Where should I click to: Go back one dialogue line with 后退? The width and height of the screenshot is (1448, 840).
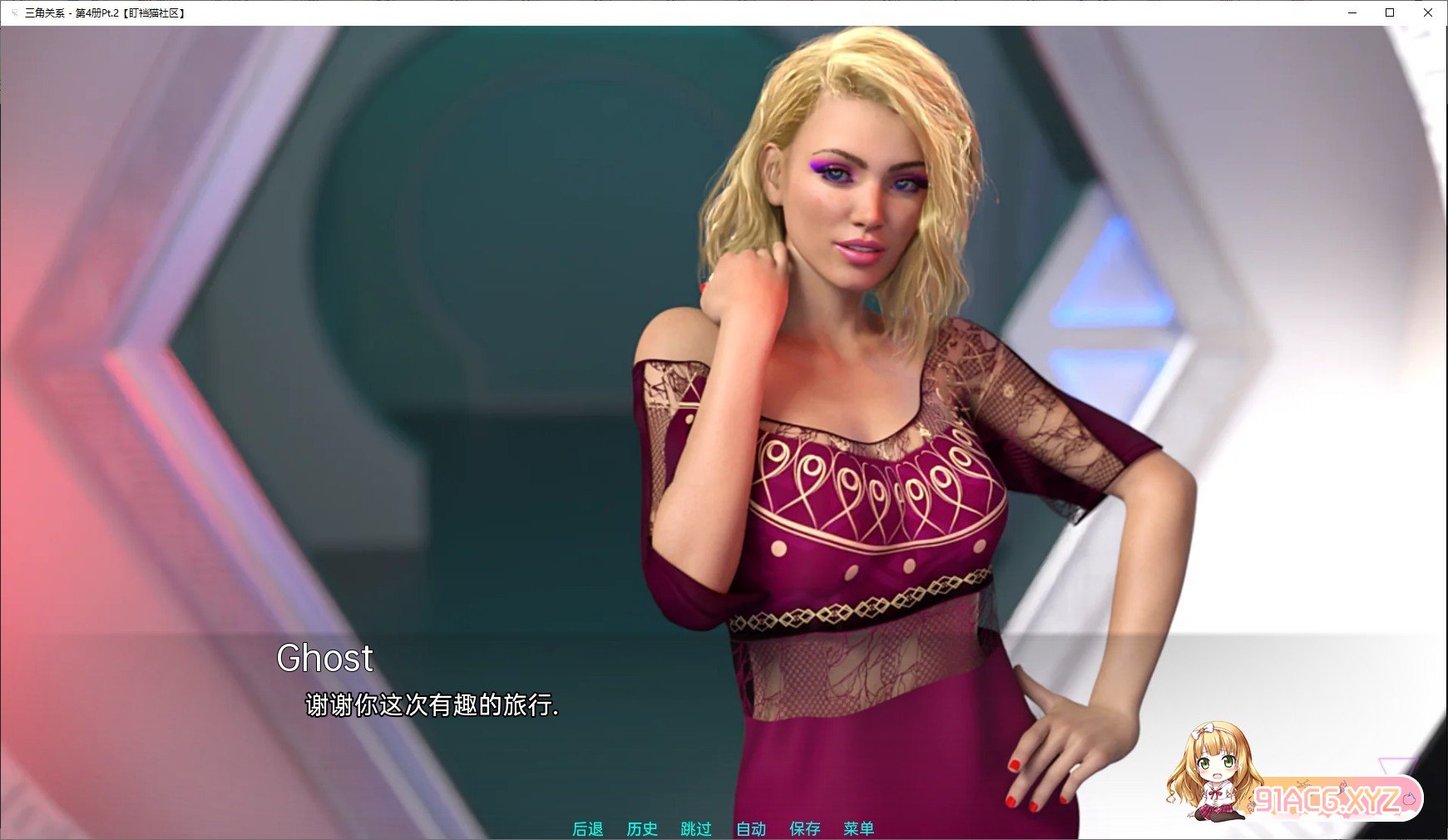(589, 828)
